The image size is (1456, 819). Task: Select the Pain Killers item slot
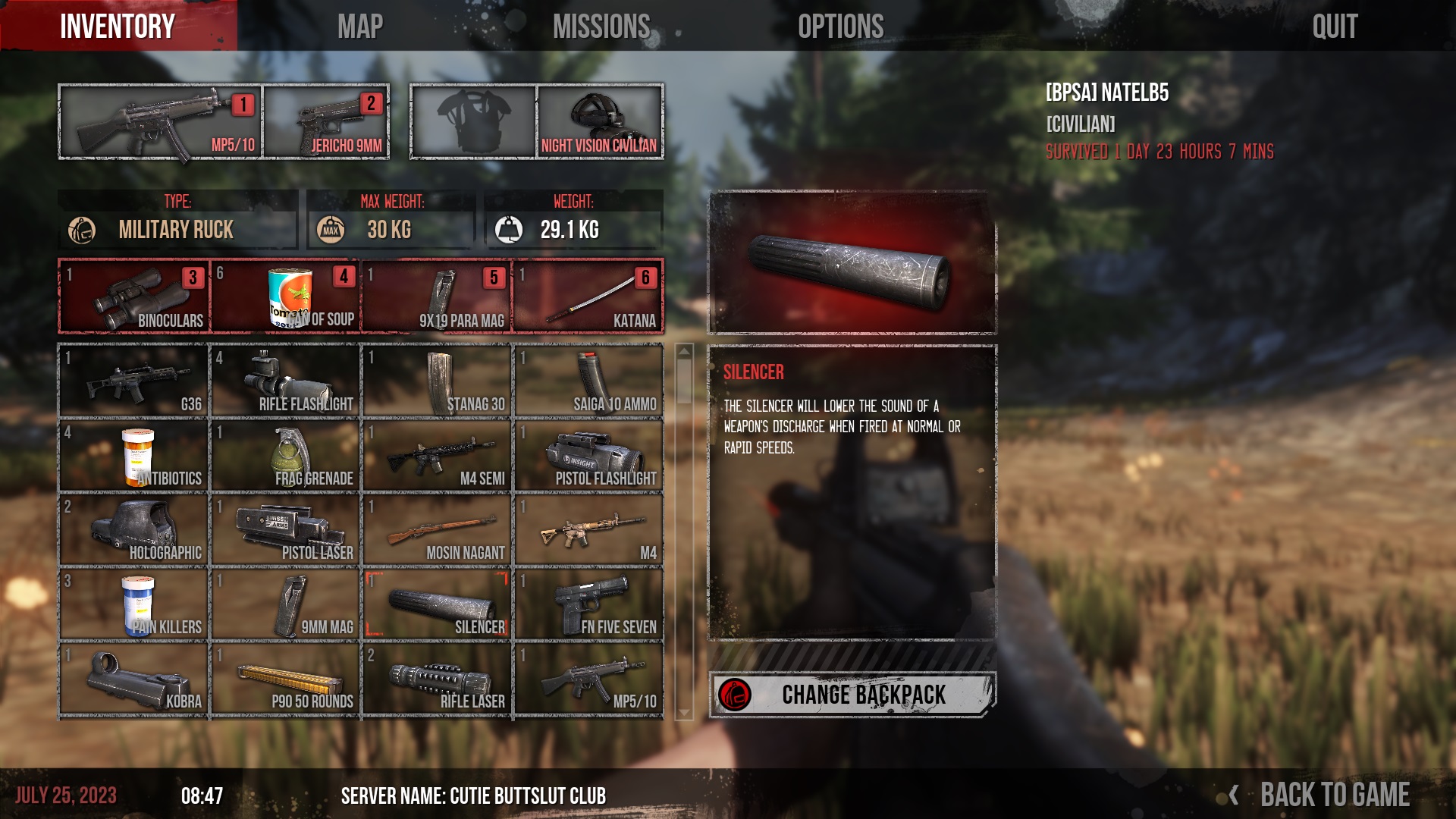(x=134, y=604)
